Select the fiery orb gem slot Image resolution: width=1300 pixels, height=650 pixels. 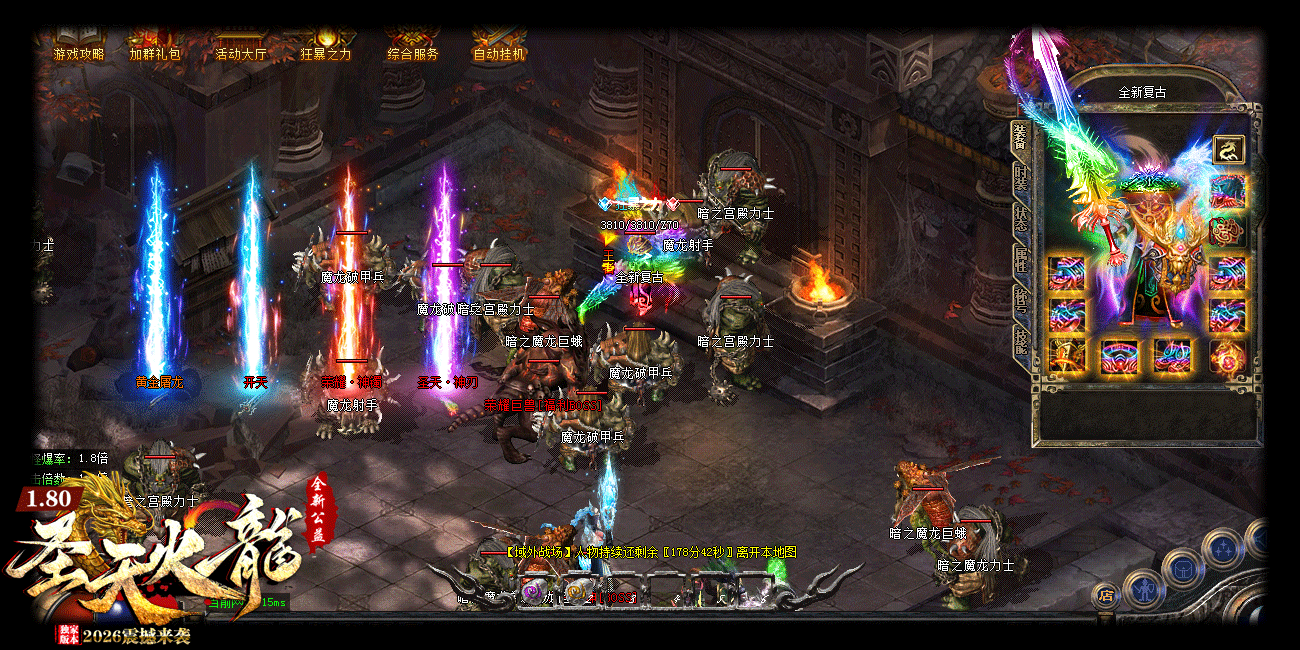click(x=1227, y=356)
